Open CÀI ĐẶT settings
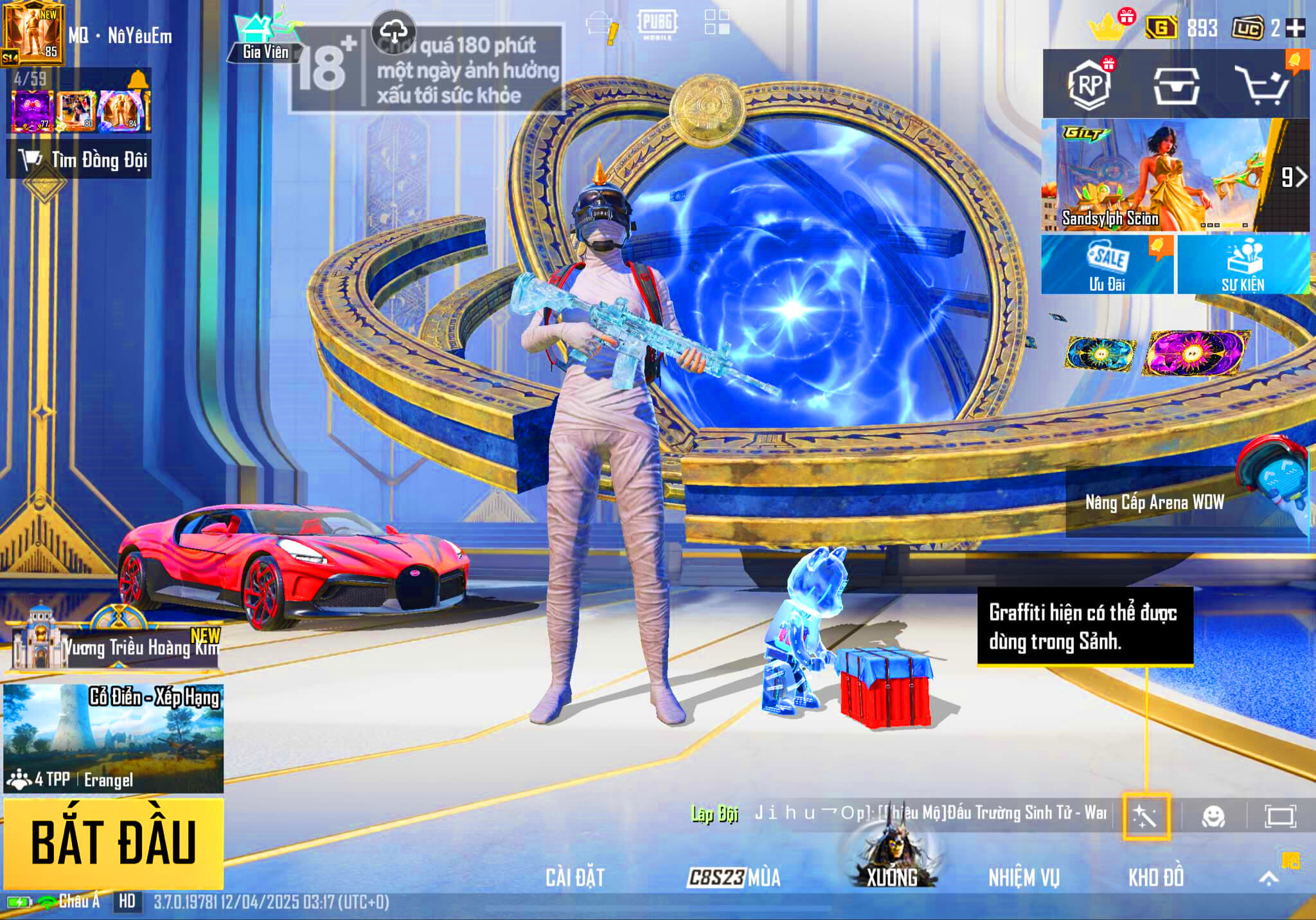 [575, 877]
